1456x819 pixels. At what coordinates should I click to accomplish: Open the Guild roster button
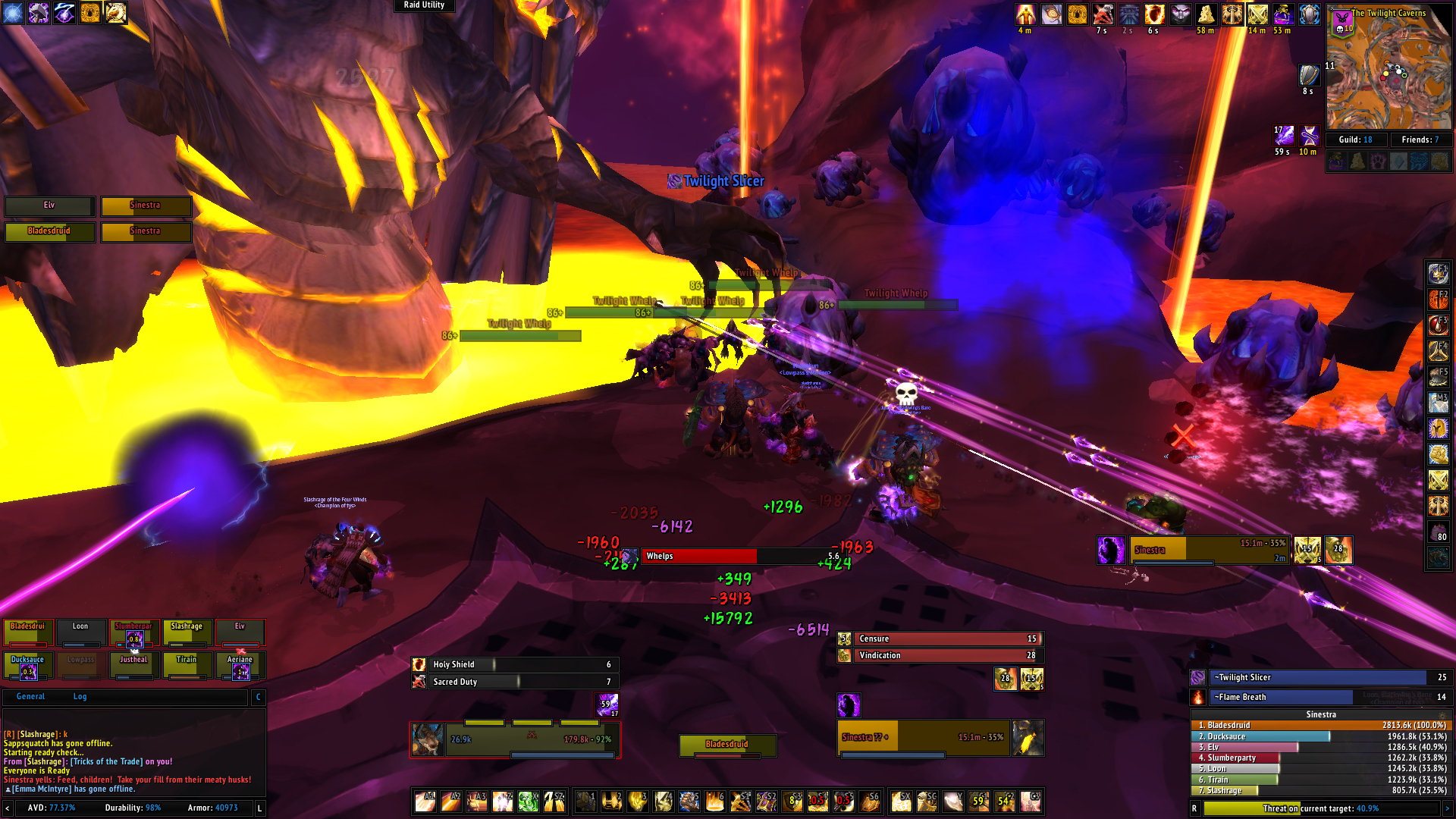(x=1357, y=140)
